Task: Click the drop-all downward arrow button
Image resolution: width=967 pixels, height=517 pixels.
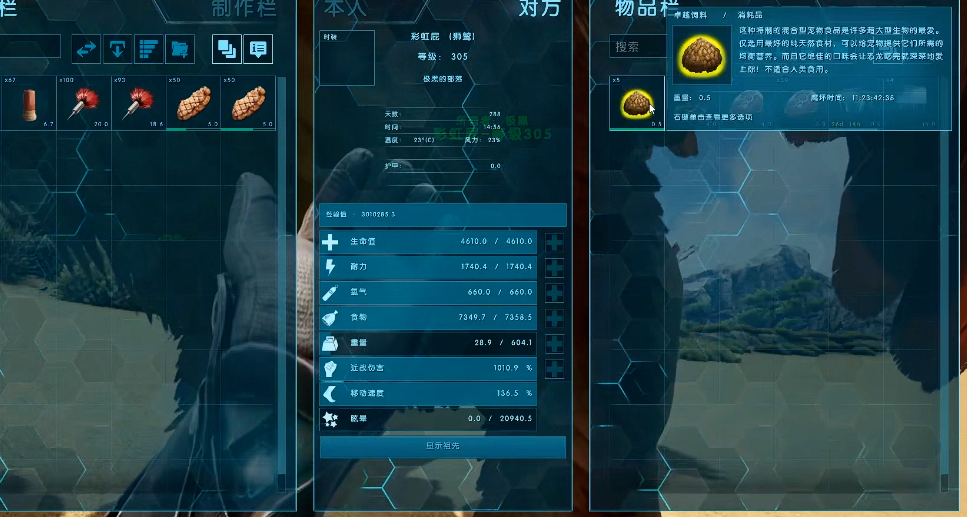Action: point(118,48)
